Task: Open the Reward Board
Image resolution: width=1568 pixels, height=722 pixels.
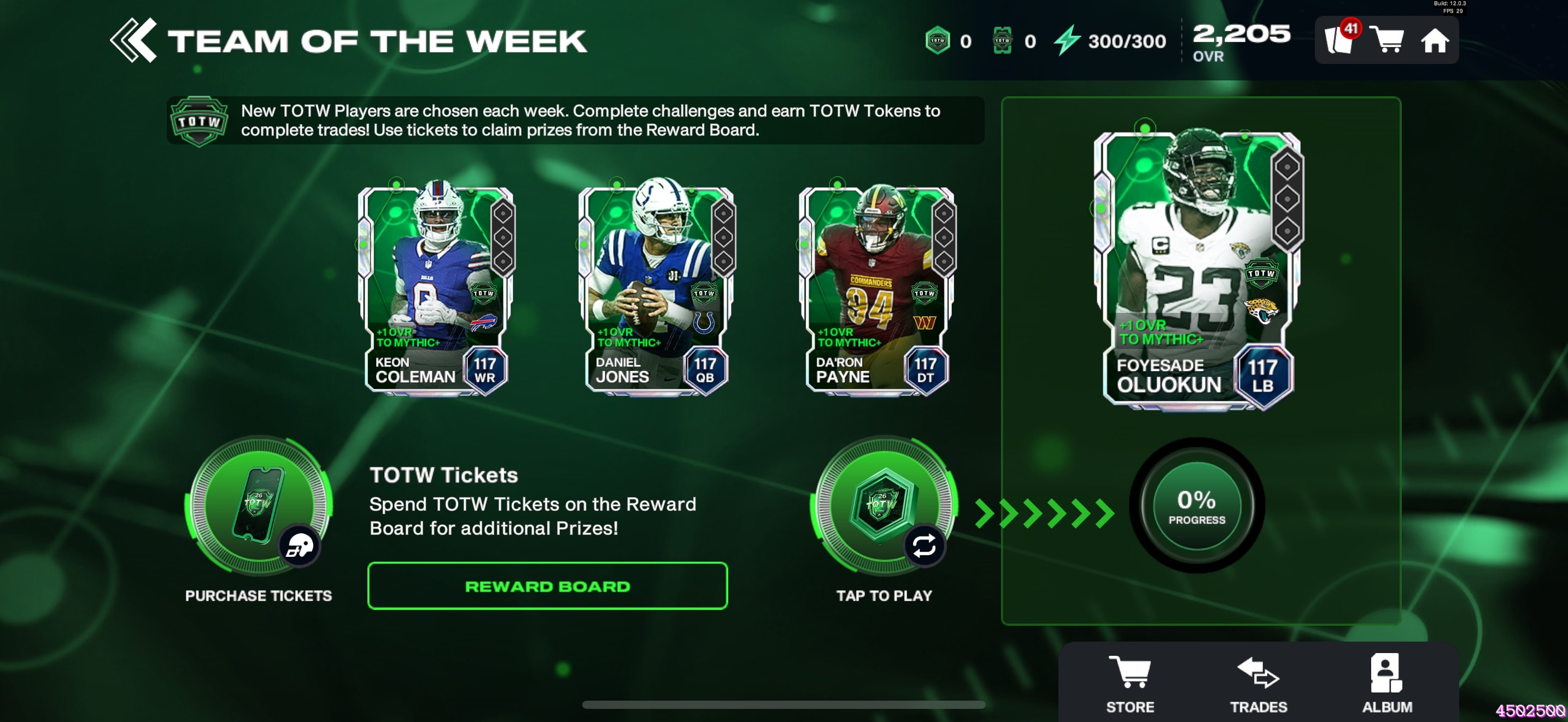Action: (x=547, y=586)
